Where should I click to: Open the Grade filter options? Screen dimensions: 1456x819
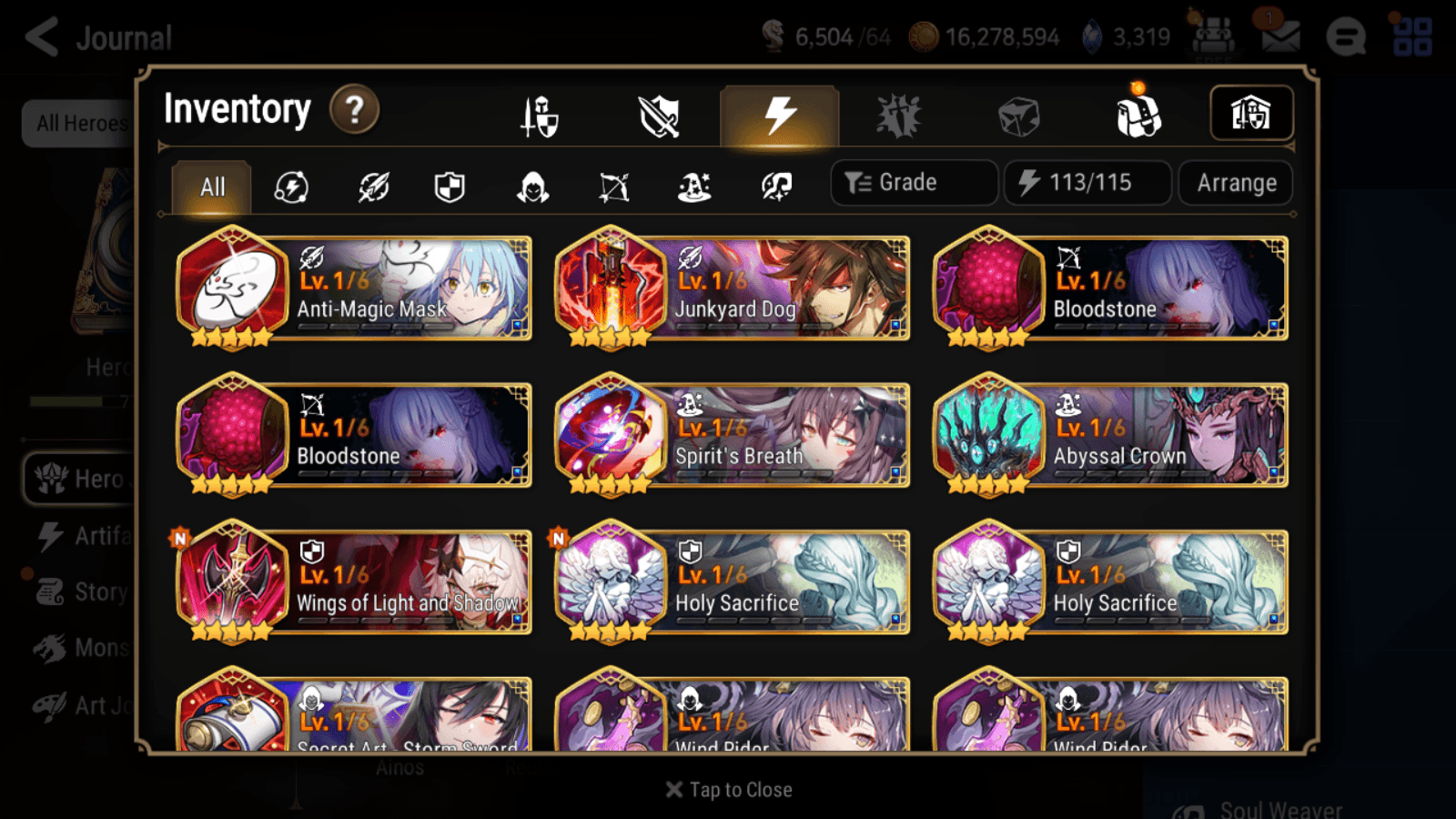point(913,182)
